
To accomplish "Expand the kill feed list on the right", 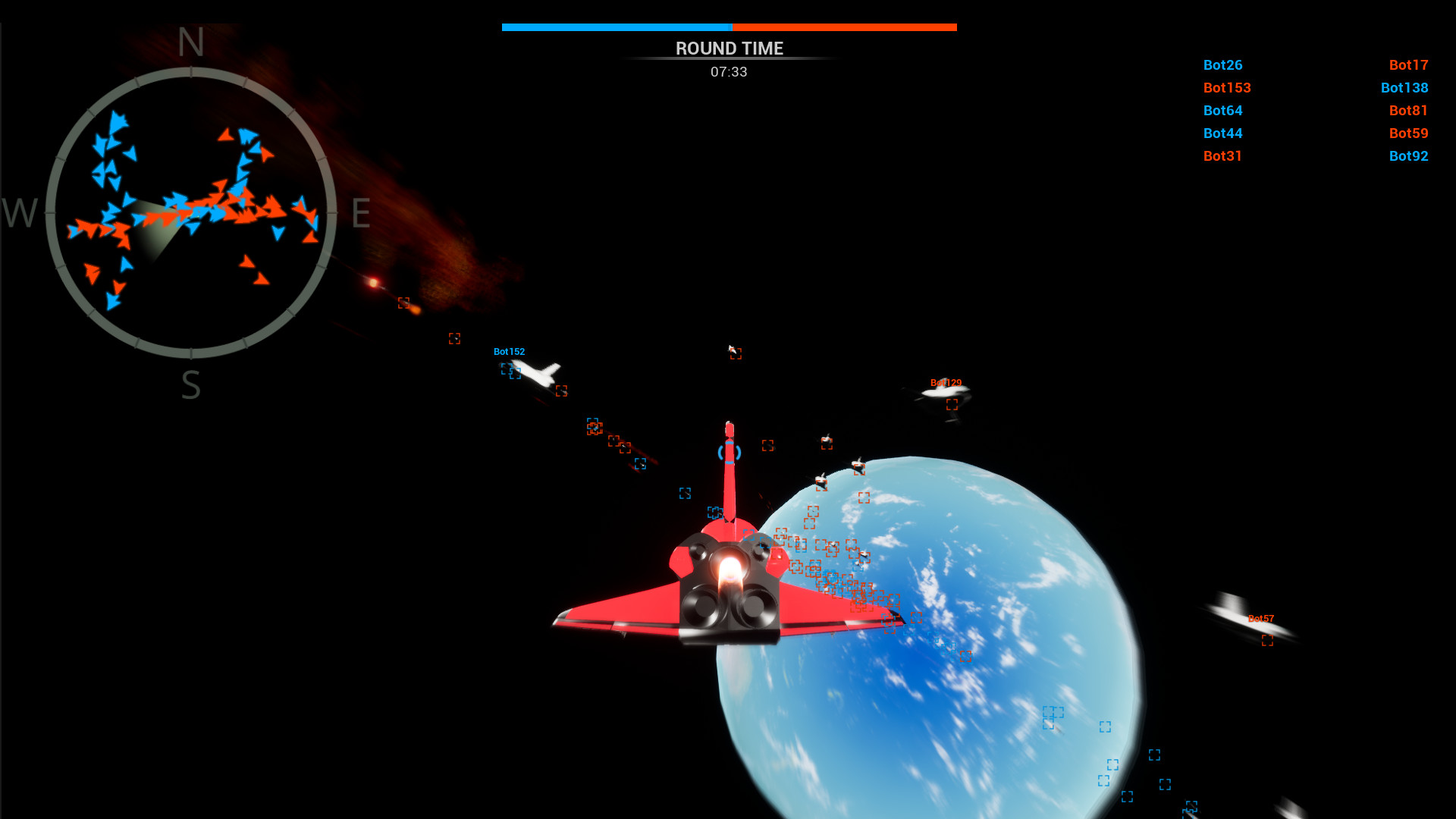I will [x=1316, y=110].
